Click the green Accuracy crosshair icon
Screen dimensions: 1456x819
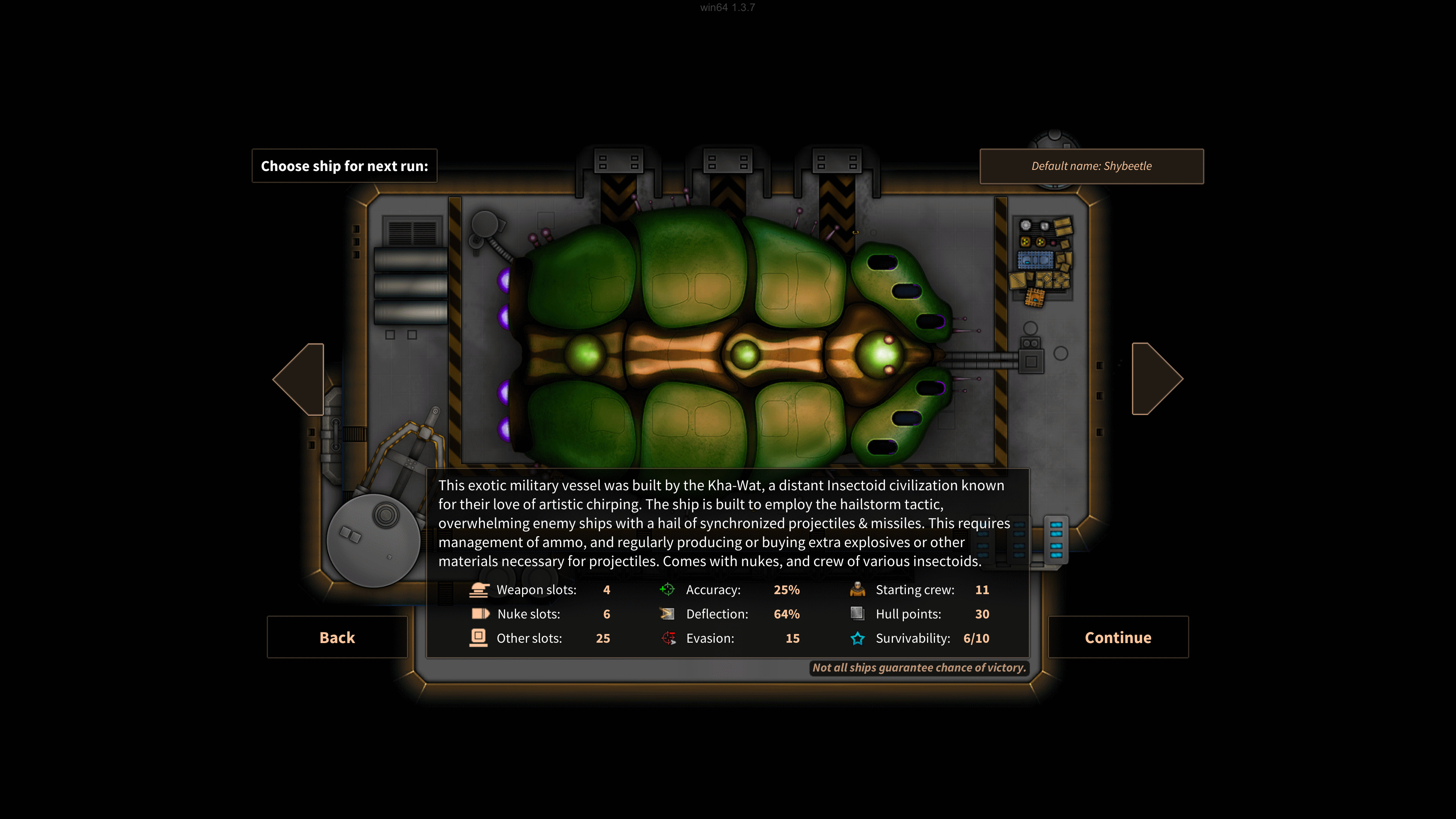pyautogui.click(x=667, y=590)
